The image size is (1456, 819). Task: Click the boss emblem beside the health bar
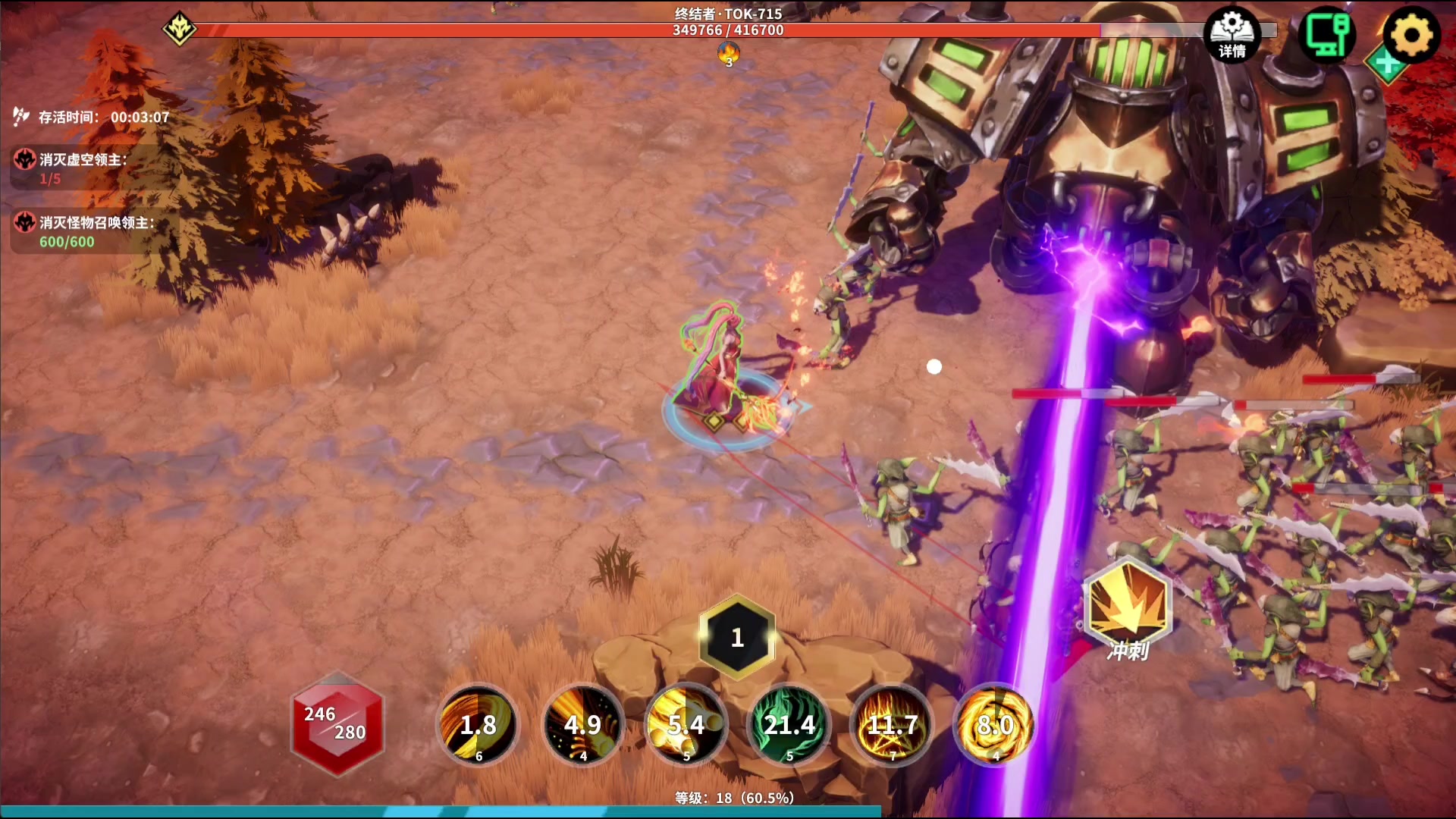tap(180, 30)
